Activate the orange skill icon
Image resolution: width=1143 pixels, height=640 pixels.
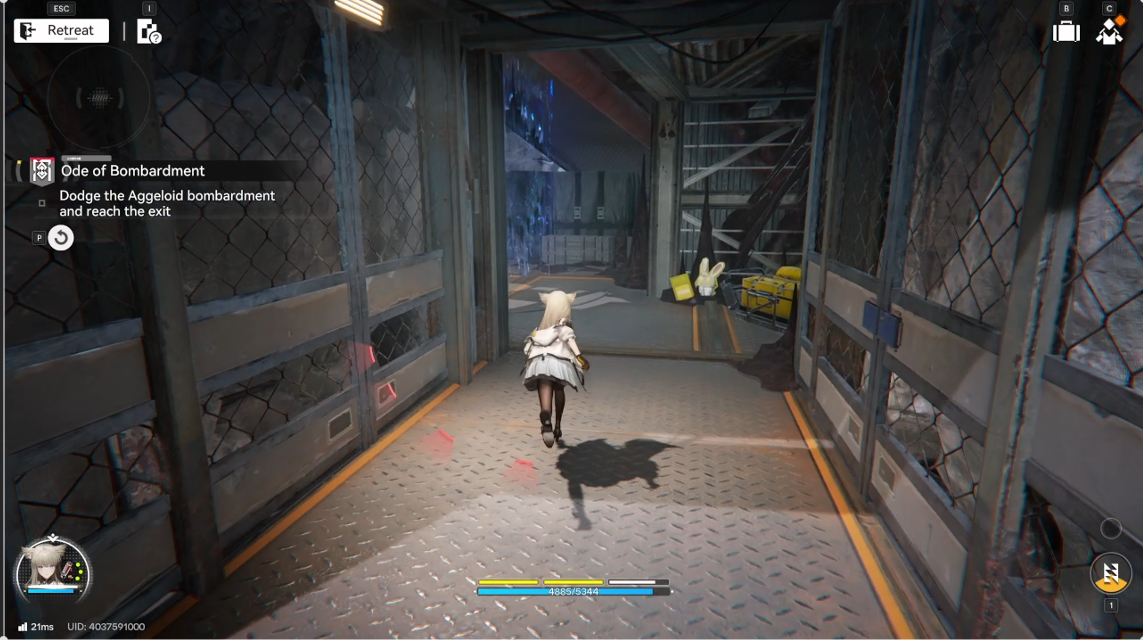(1110, 573)
